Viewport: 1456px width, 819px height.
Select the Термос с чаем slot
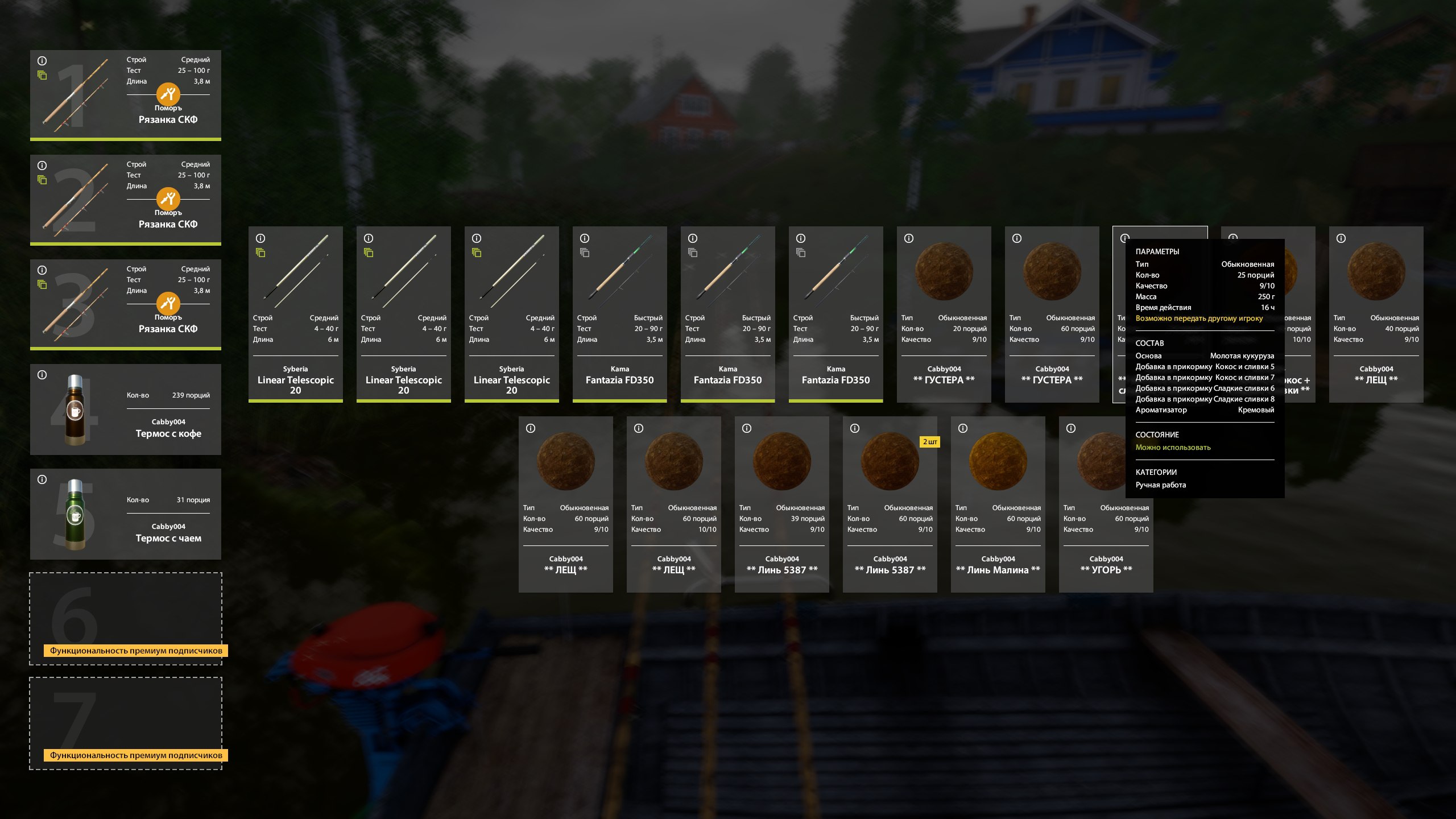point(125,514)
